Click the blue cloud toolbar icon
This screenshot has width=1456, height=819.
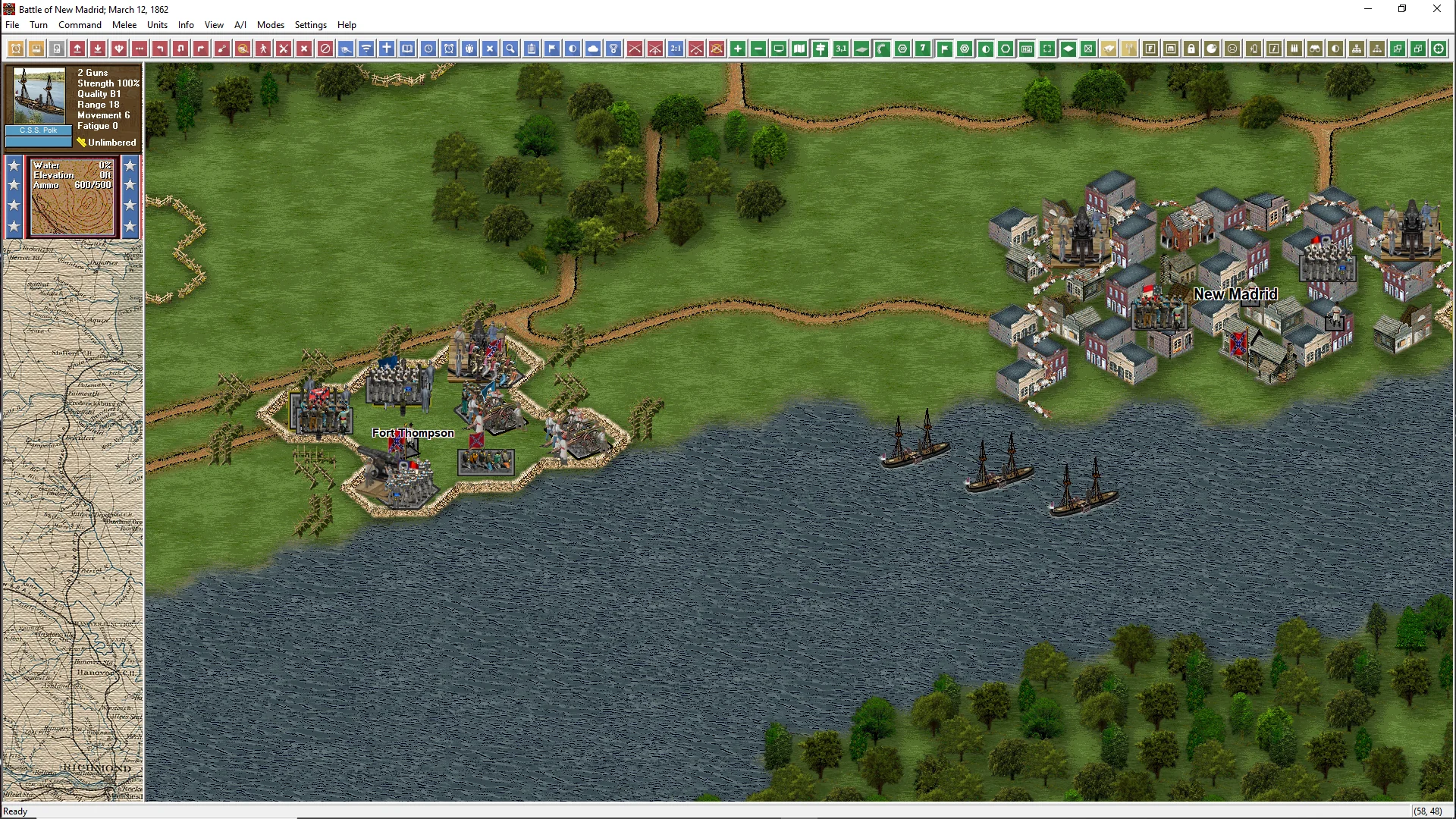pyautogui.click(x=593, y=49)
